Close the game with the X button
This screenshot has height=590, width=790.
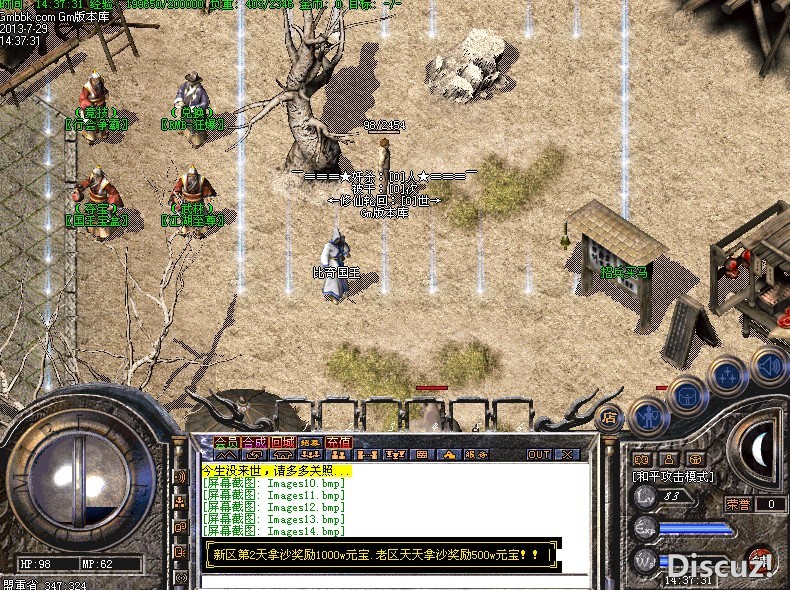click(568, 454)
